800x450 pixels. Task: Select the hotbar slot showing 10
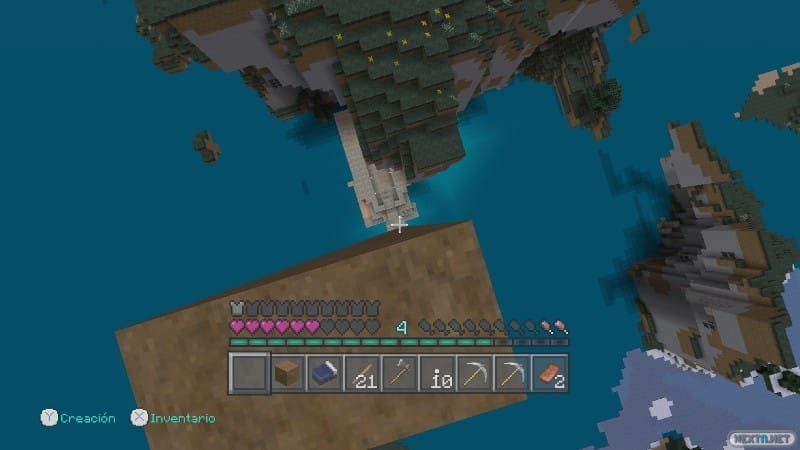coord(438,373)
